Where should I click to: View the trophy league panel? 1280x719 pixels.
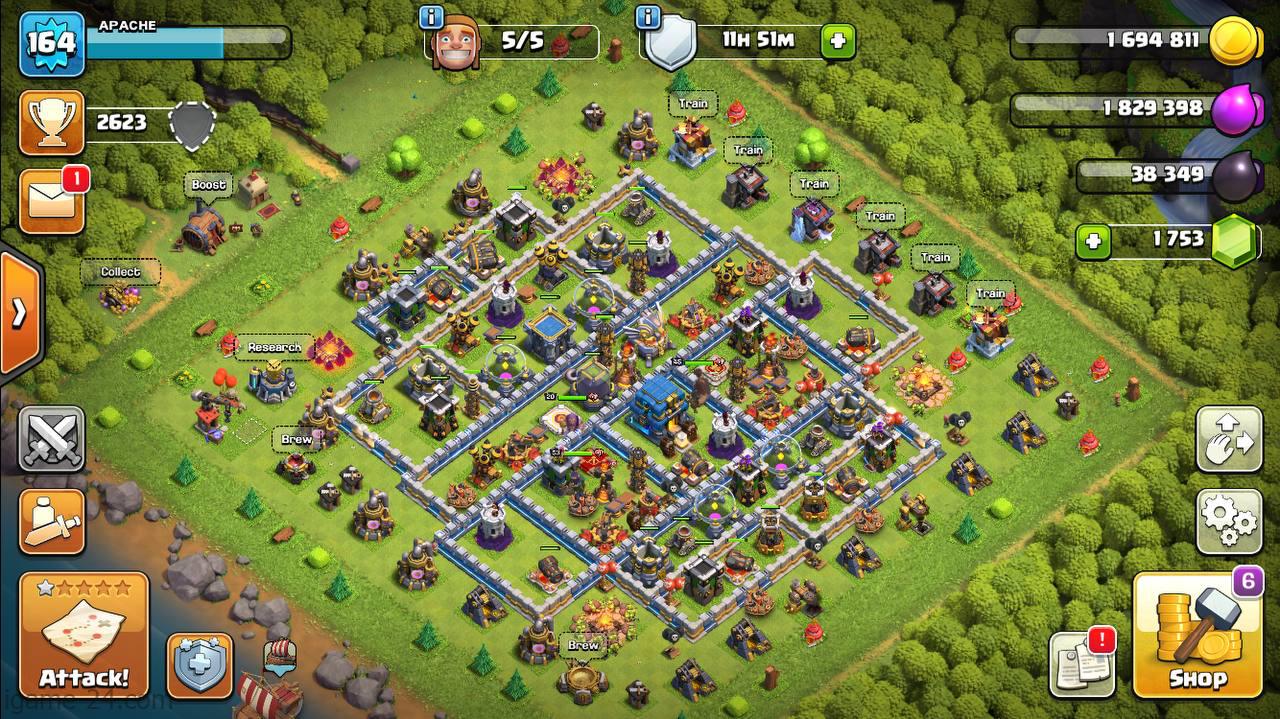[51, 123]
